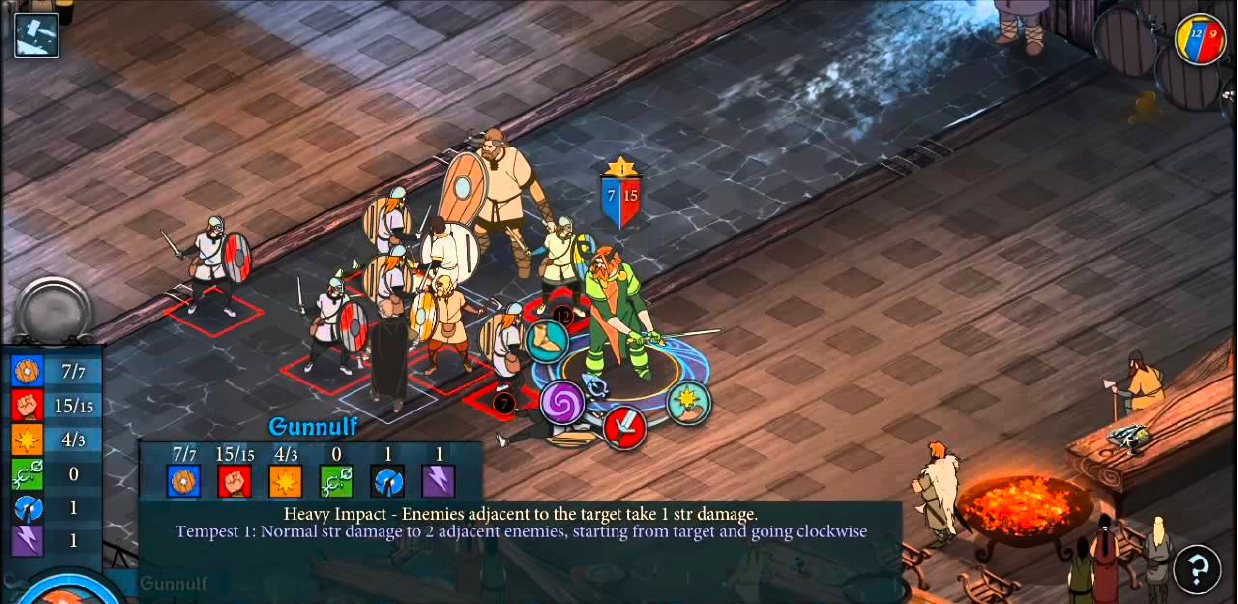Click the war horn shield counter
1238x604 pixels.
click(x=1200, y=40)
